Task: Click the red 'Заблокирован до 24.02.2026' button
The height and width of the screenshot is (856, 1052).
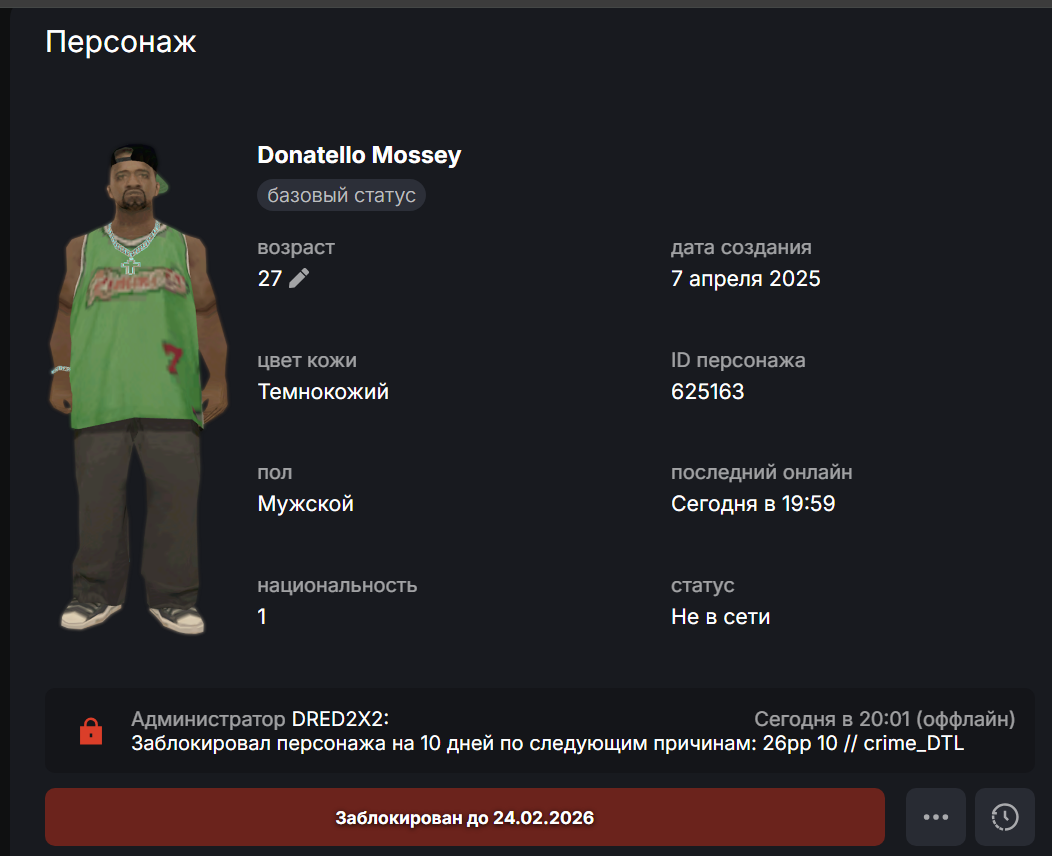Action: (x=464, y=817)
